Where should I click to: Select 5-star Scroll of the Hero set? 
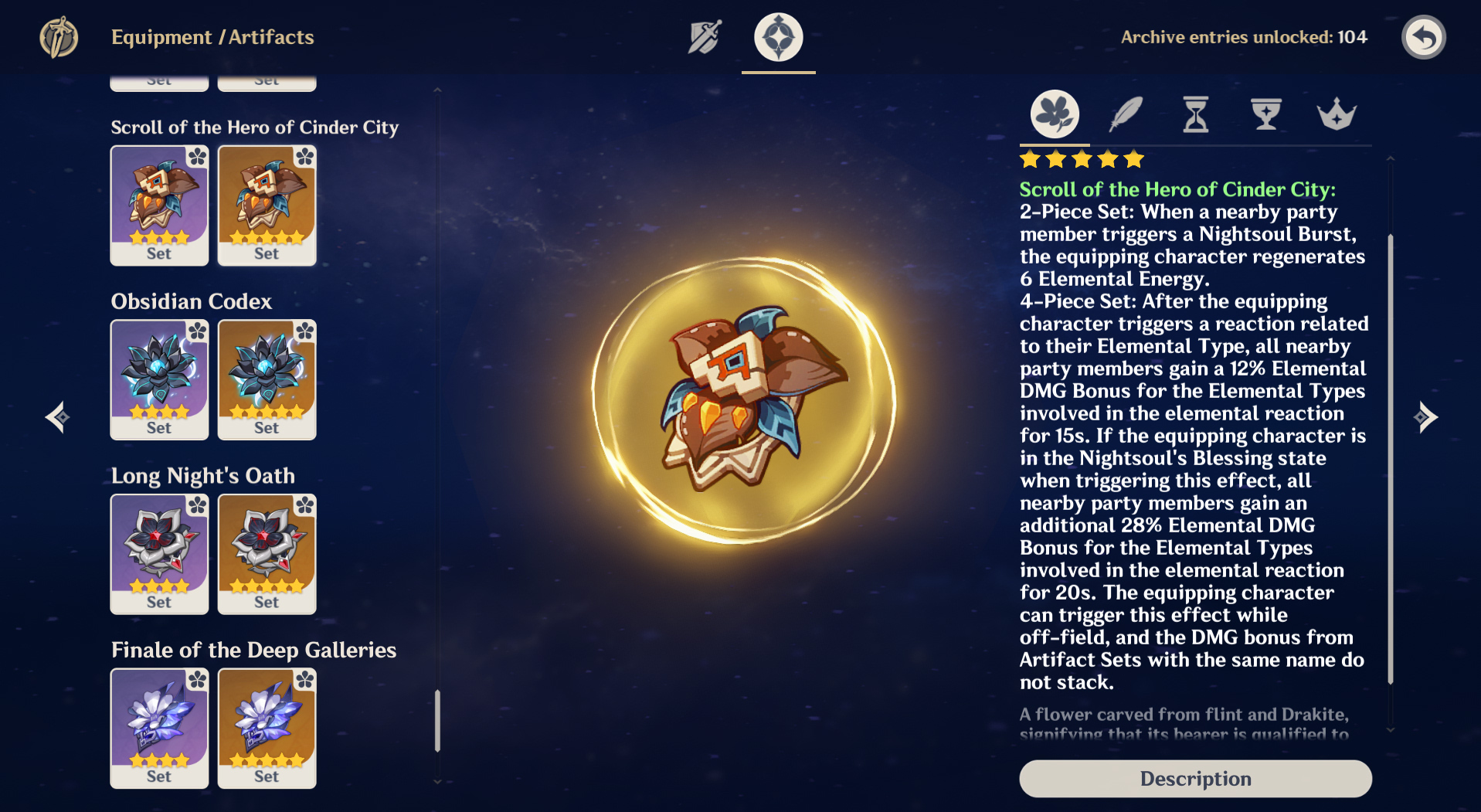click(x=267, y=206)
